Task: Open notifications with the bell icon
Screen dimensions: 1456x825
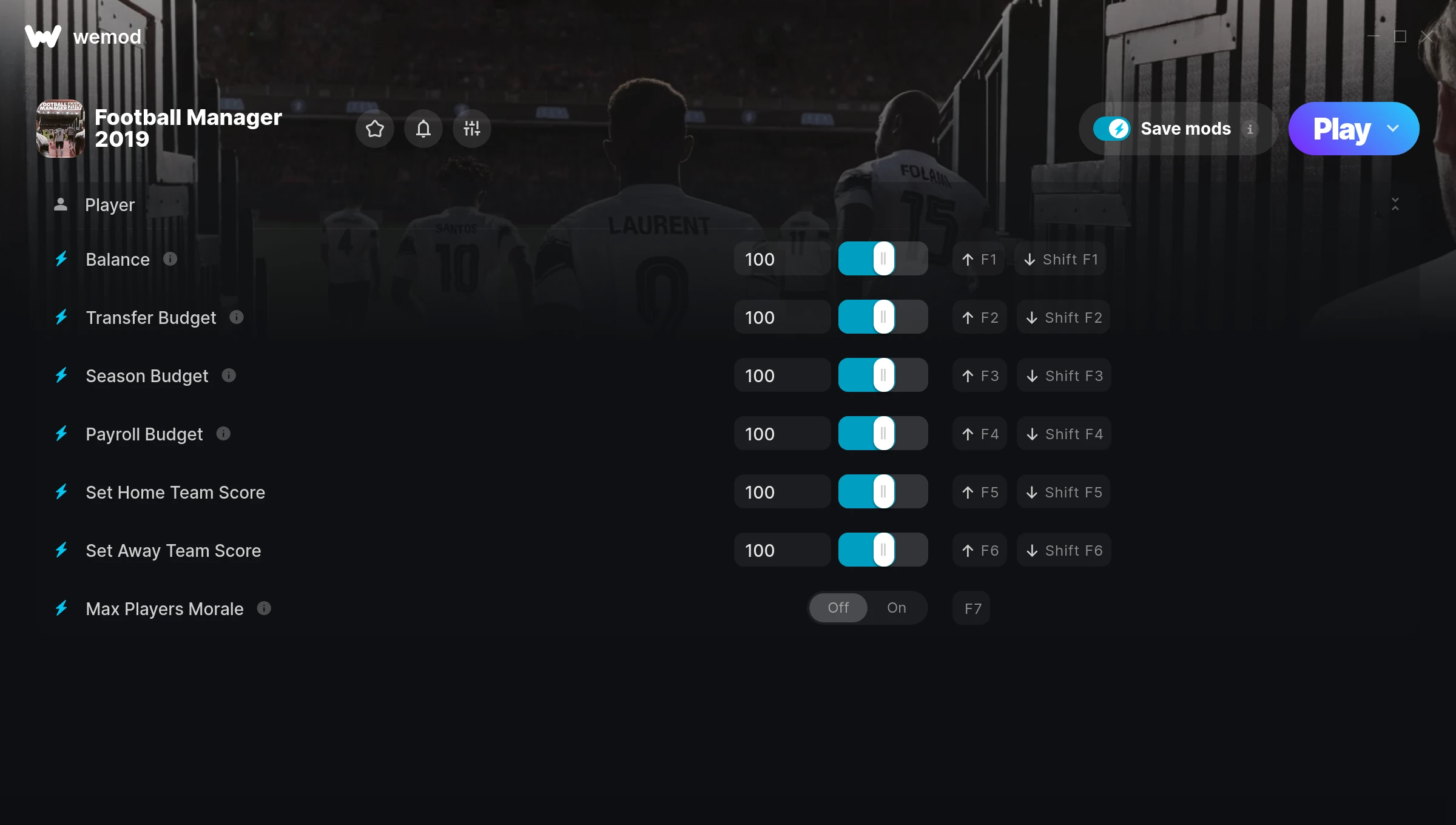Action: 423,129
